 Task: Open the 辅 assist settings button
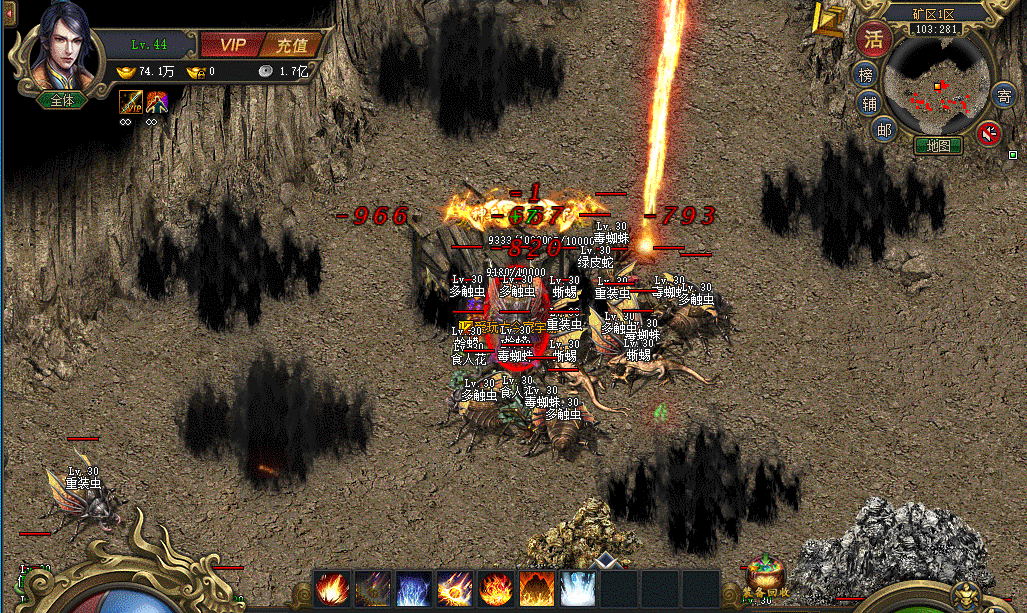point(868,102)
